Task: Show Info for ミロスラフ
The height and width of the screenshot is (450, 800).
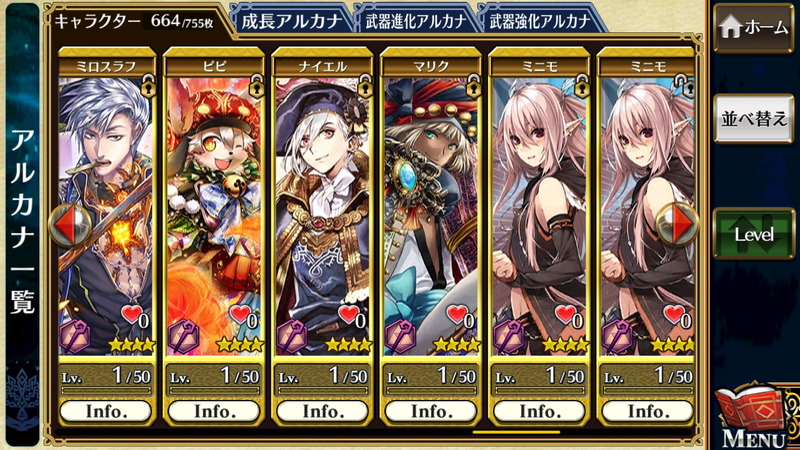Action: [x=106, y=411]
